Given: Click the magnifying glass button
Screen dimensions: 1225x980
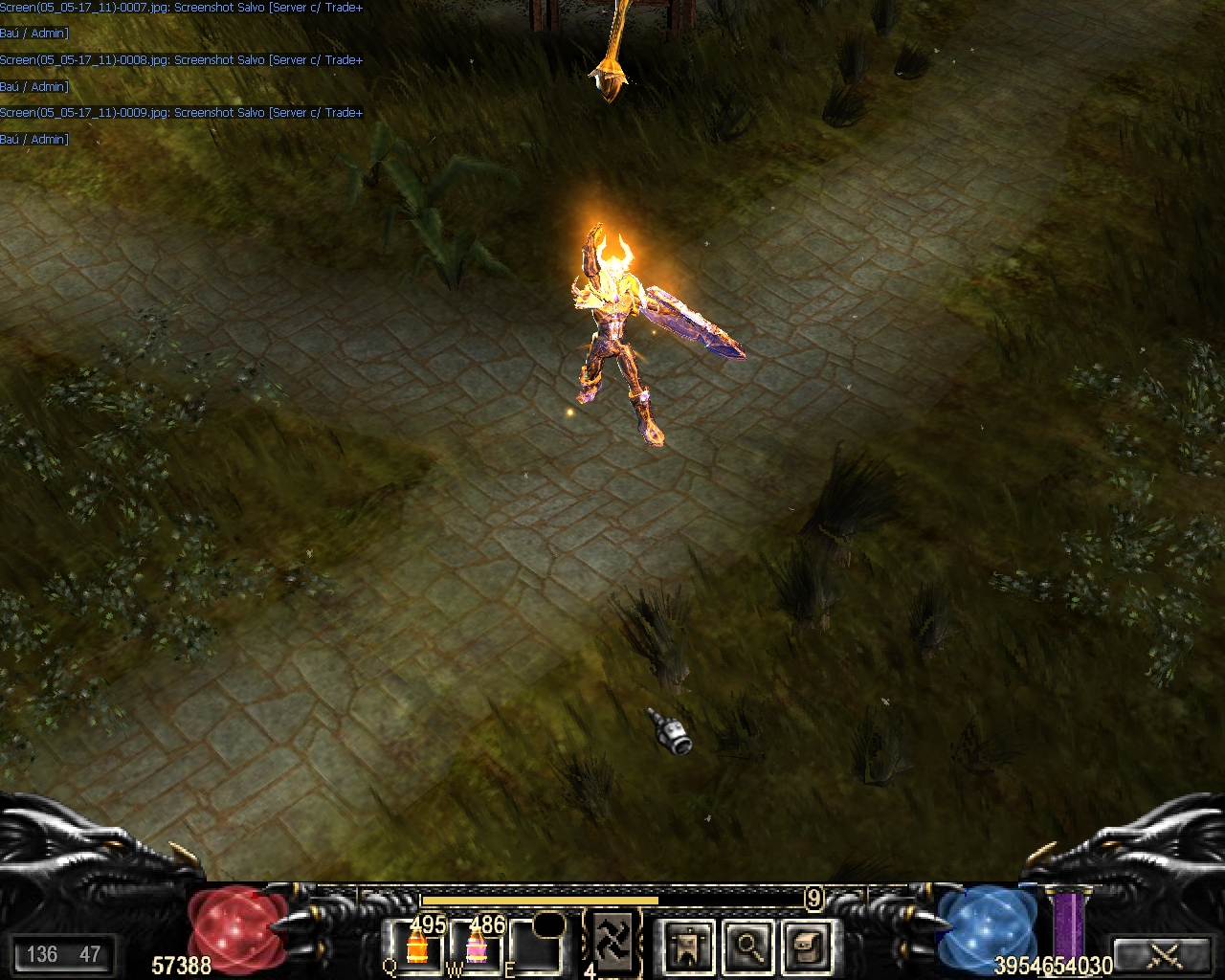Looking at the screenshot, I should tap(747, 947).
